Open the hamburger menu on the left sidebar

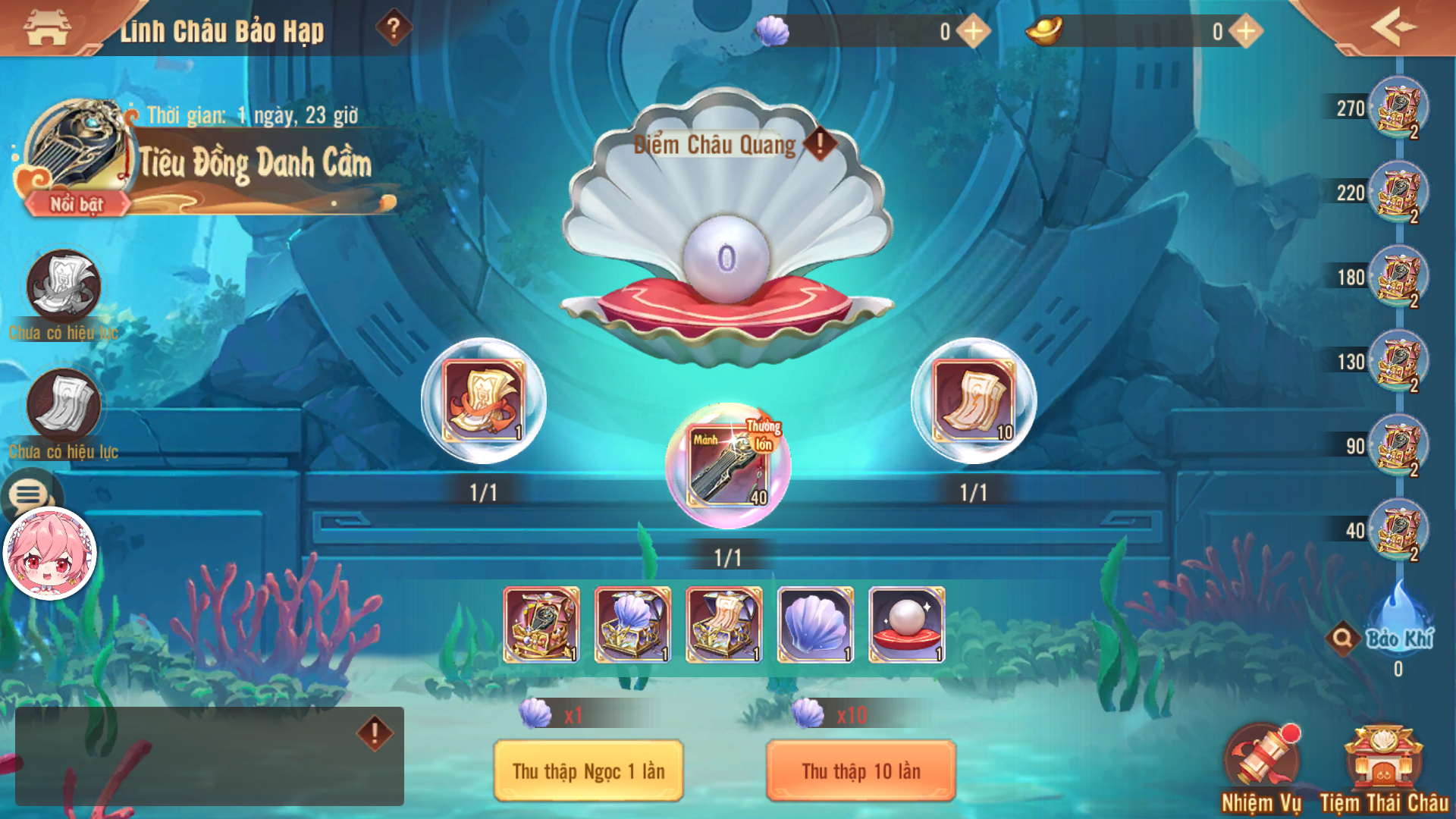click(28, 494)
